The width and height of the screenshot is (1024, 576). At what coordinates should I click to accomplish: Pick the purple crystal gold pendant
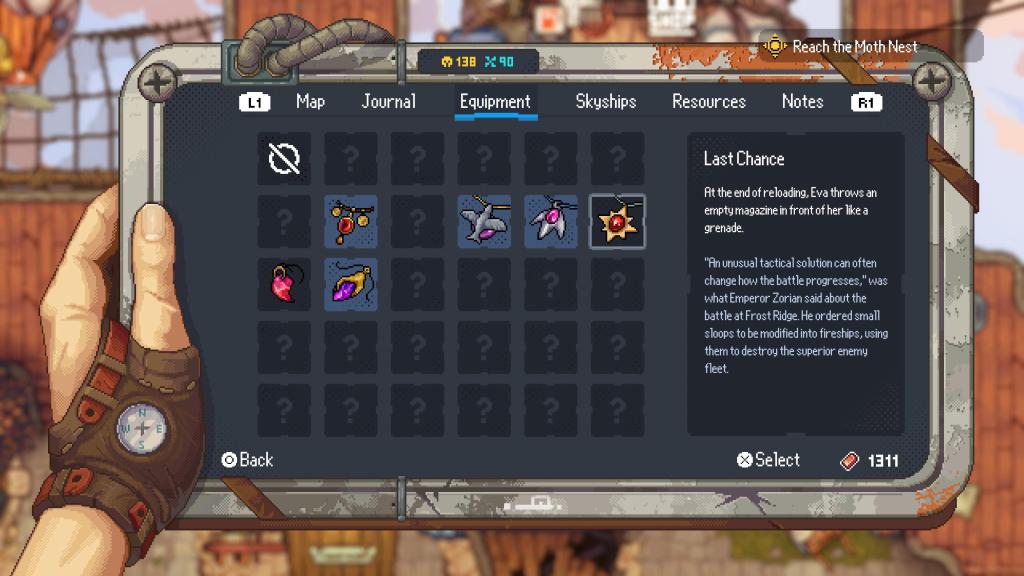tap(351, 284)
